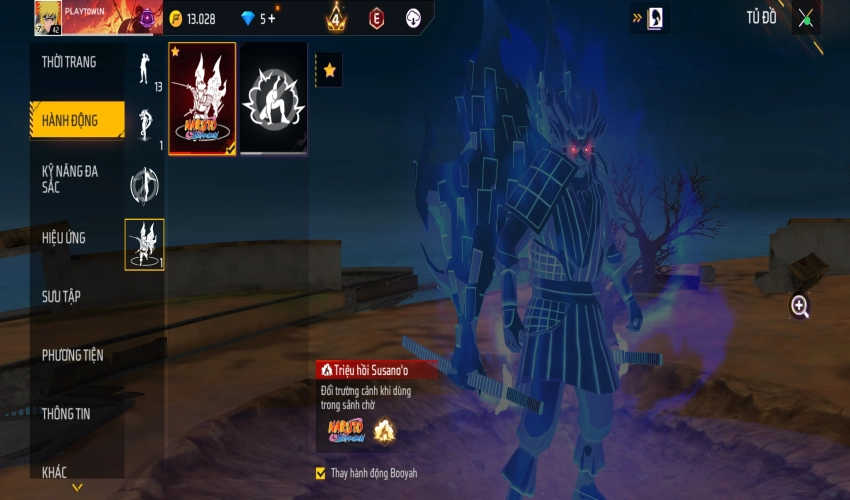The image size is (850, 500).
Task: Switch to Kỹ Năng Đa Sắc
Action: pyautogui.click(x=70, y=179)
